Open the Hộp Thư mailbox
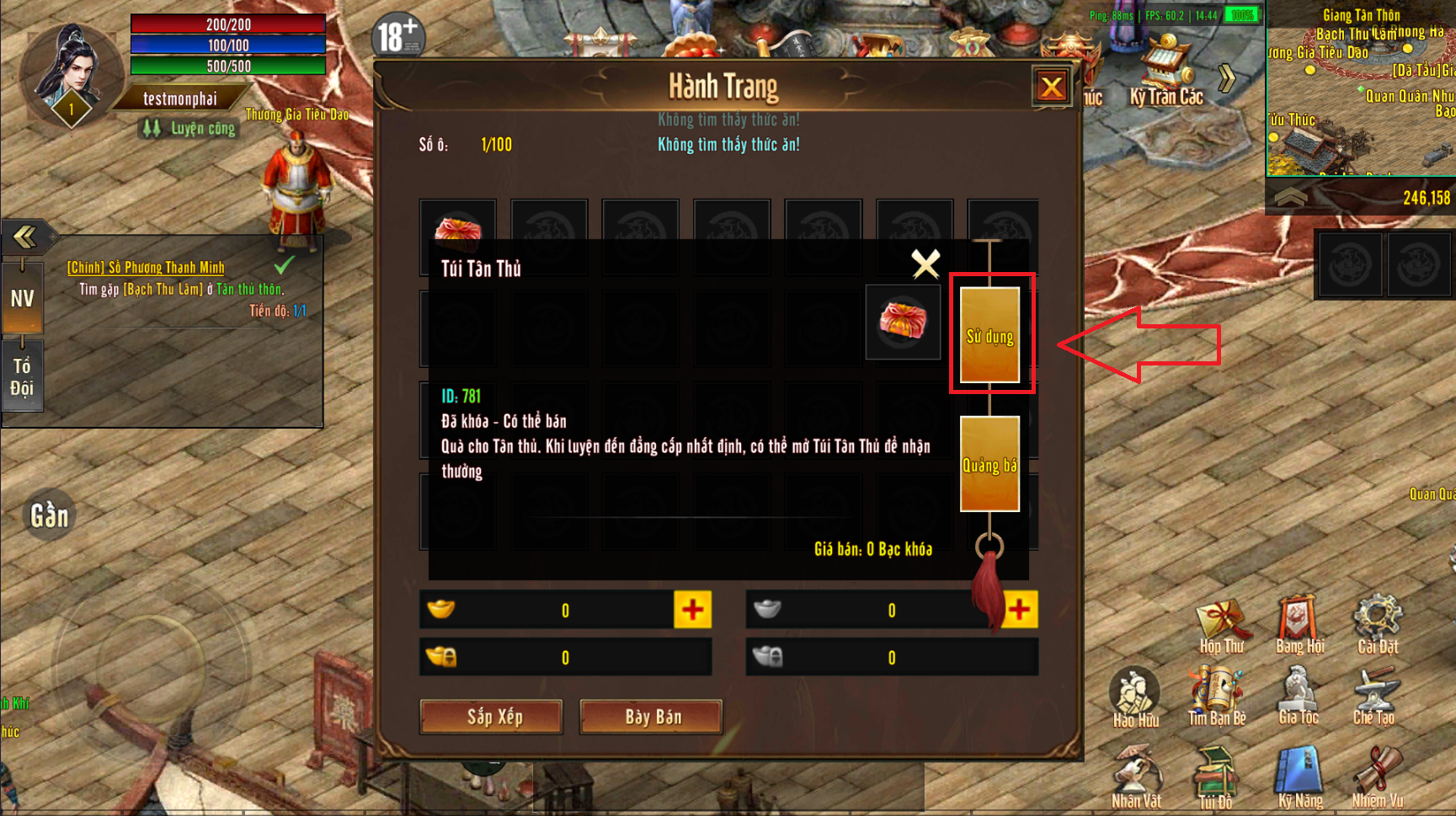Screen dimensions: 1456x816 coord(1221,627)
